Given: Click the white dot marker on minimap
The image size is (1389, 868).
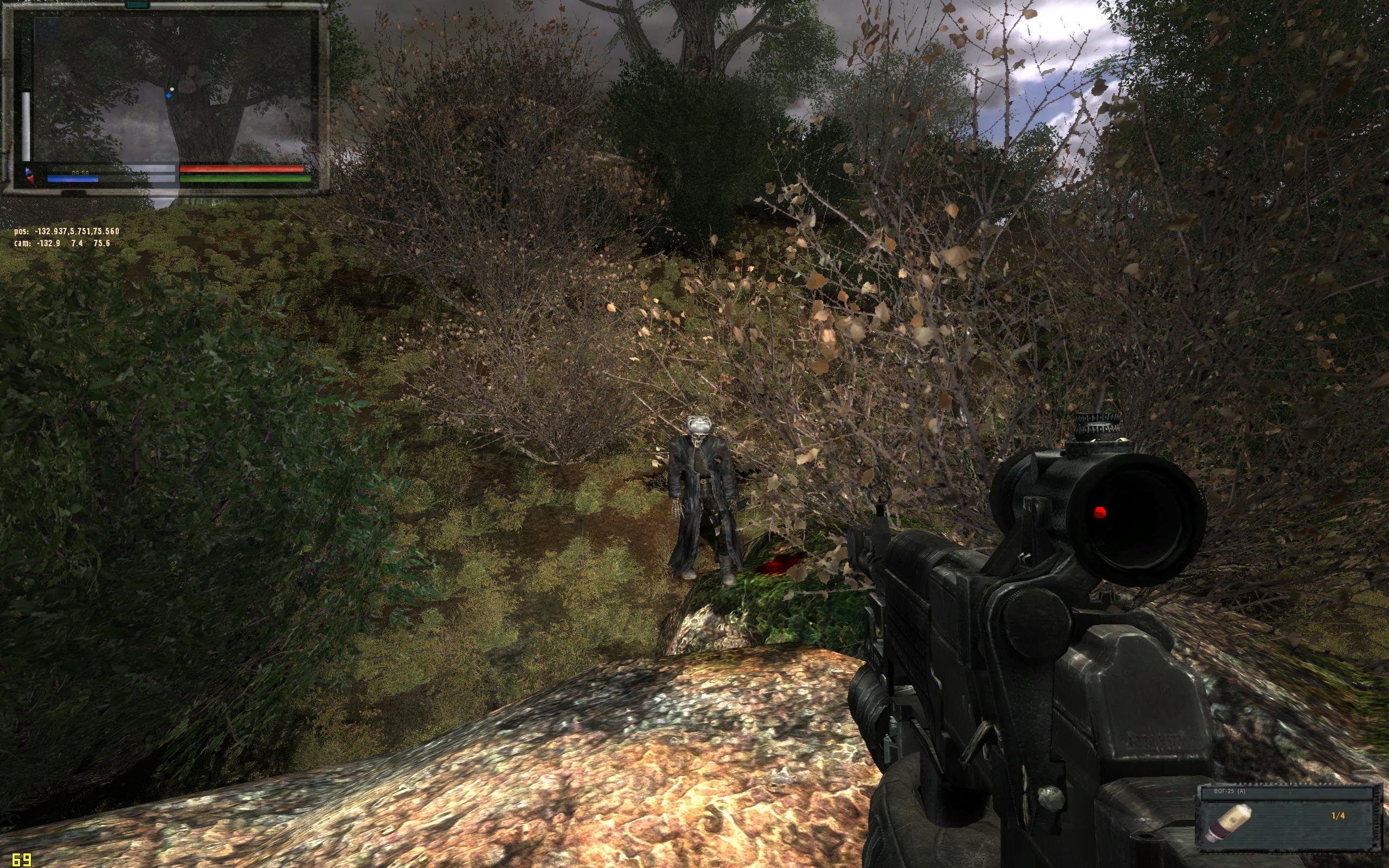Looking at the screenshot, I should (x=171, y=89).
